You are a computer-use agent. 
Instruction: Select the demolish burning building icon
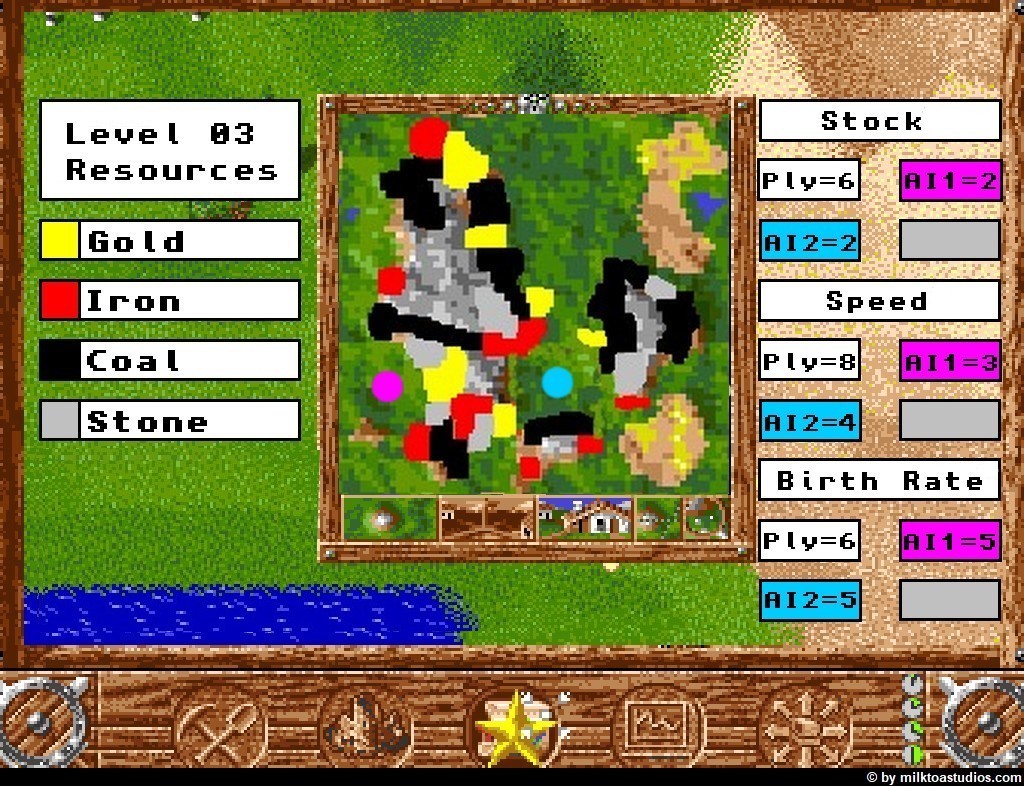tap(367, 725)
